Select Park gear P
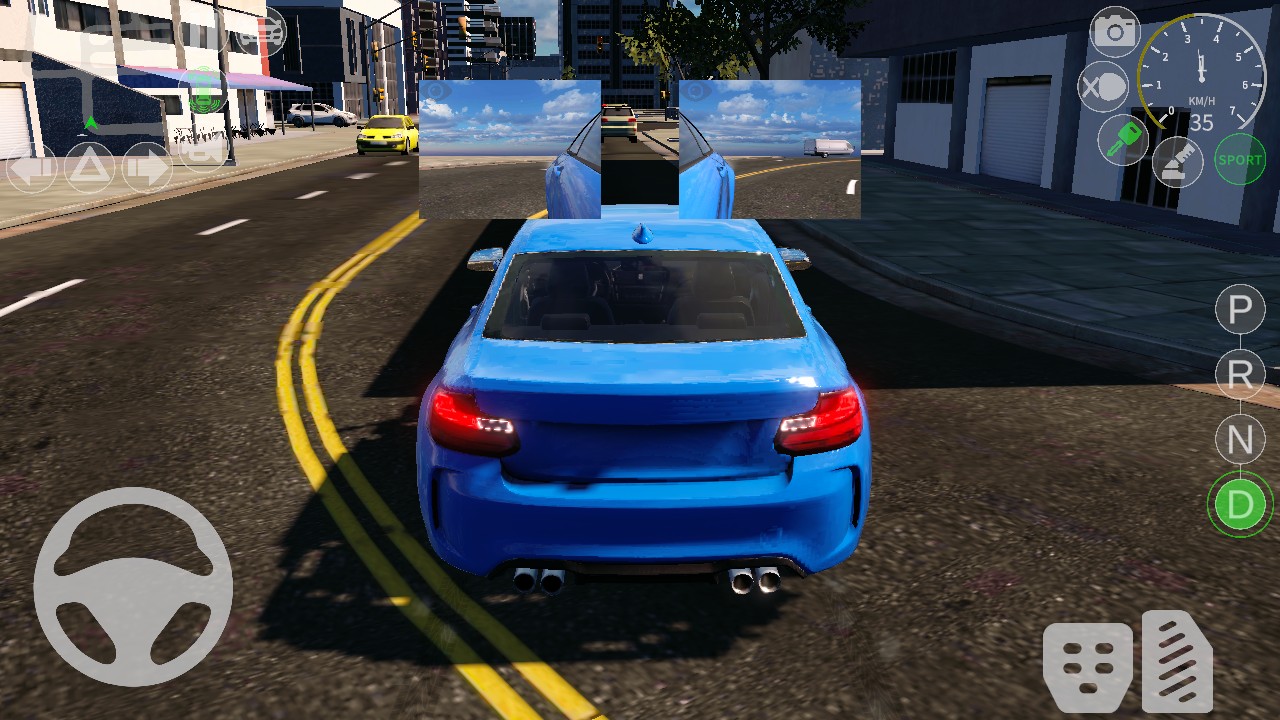Image resolution: width=1280 pixels, height=720 pixels. [x=1239, y=309]
